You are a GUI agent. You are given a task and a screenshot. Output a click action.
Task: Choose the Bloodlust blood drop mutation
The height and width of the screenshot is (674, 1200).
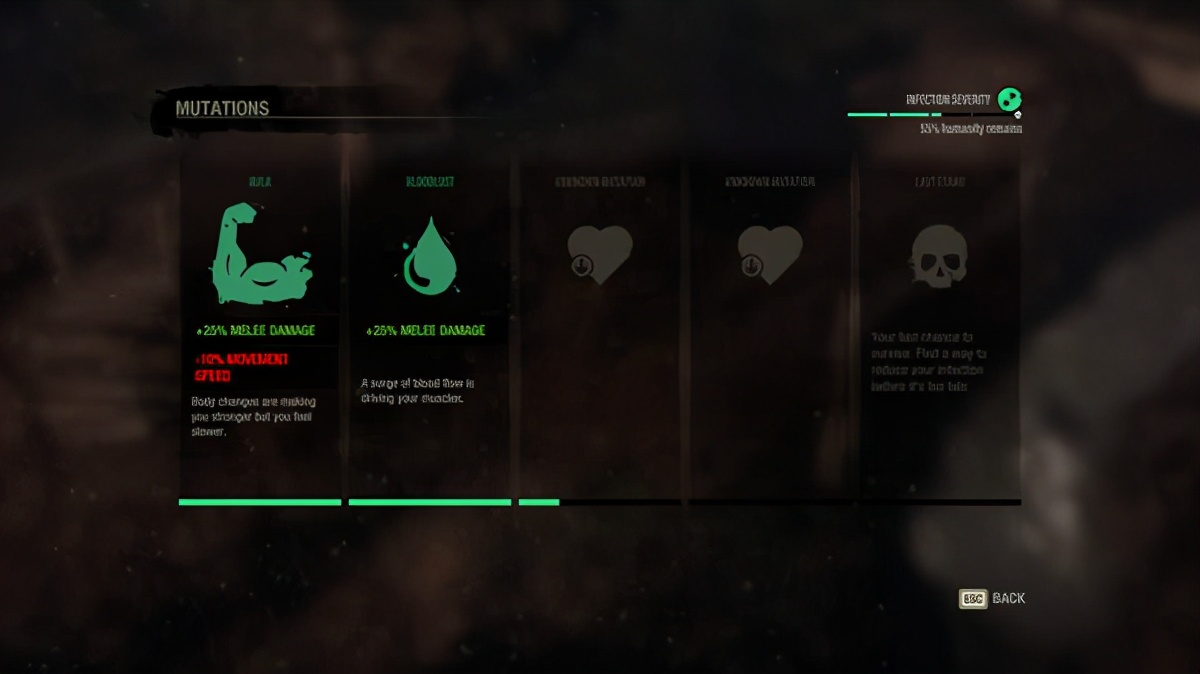[x=430, y=255]
